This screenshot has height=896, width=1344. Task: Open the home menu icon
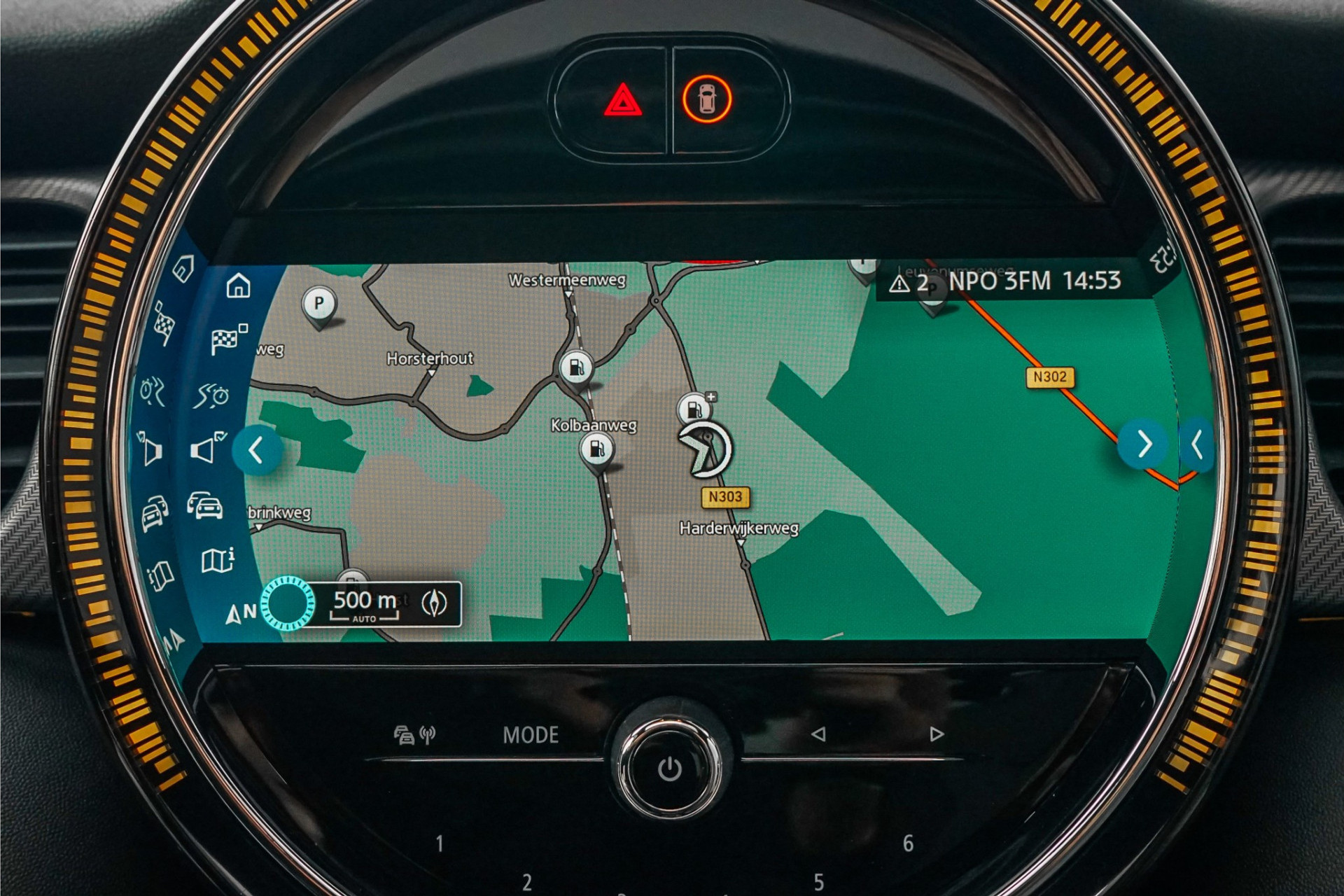[x=238, y=286]
